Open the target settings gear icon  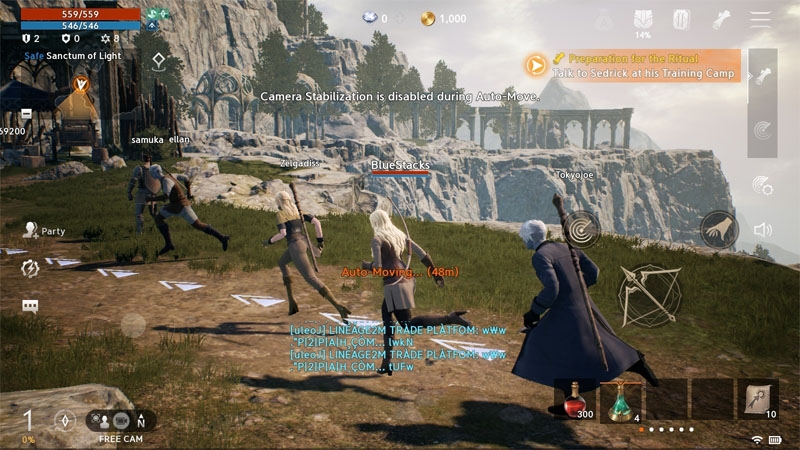coord(763,185)
